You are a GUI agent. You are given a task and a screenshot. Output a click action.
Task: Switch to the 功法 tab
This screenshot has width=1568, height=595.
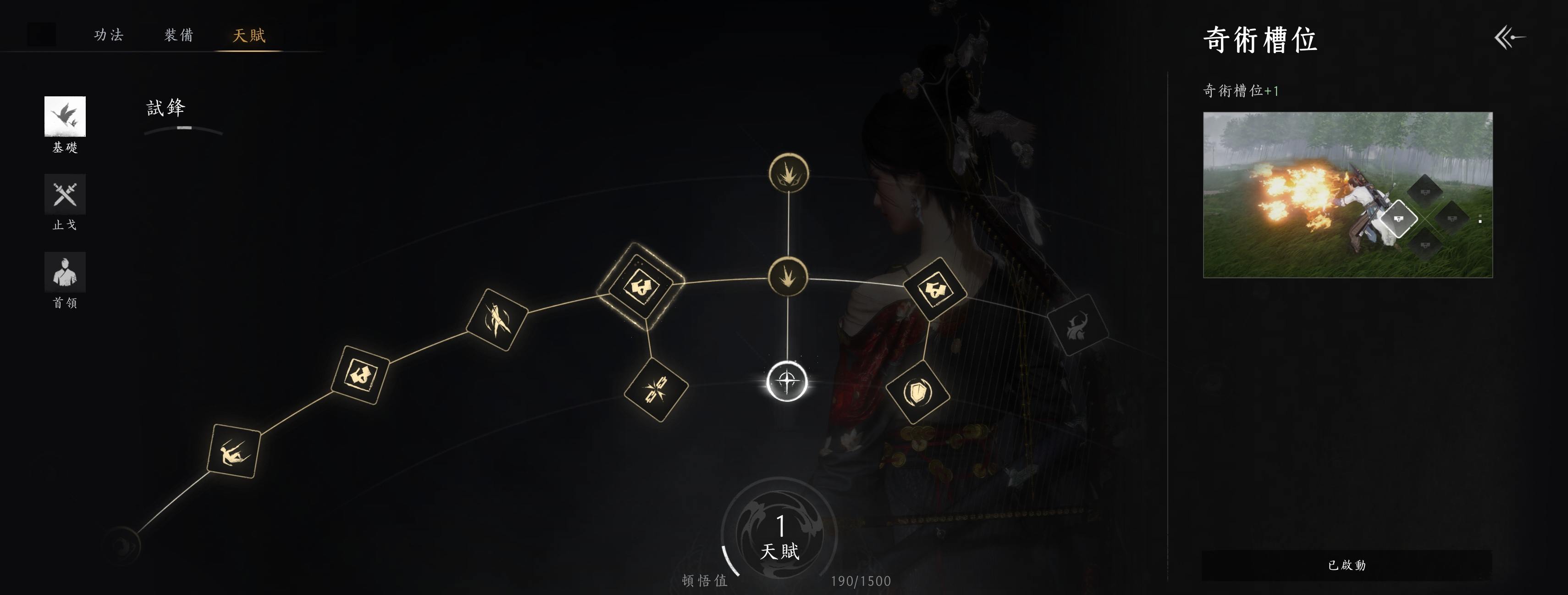click(x=109, y=35)
